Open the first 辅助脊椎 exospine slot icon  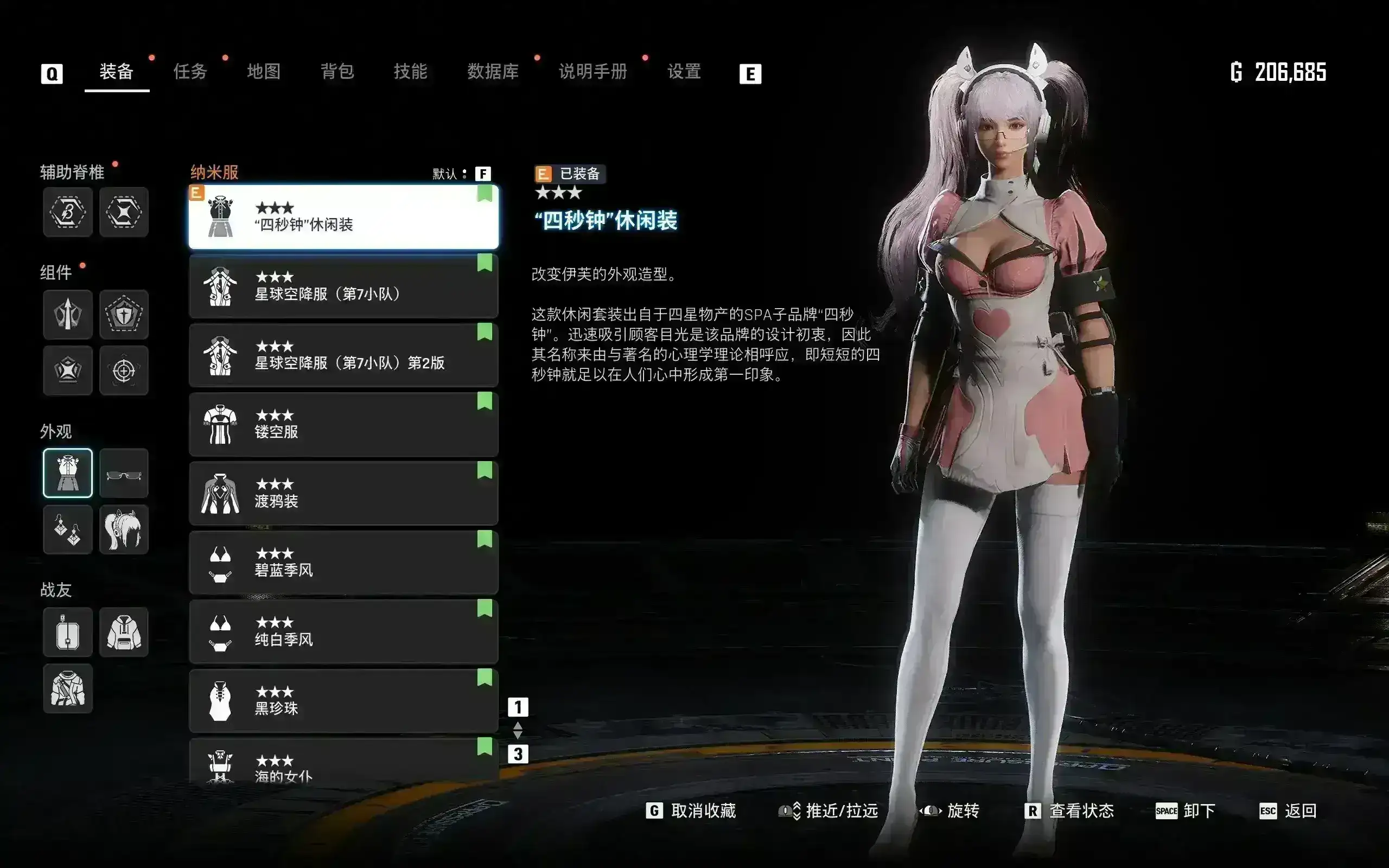pos(67,212)
